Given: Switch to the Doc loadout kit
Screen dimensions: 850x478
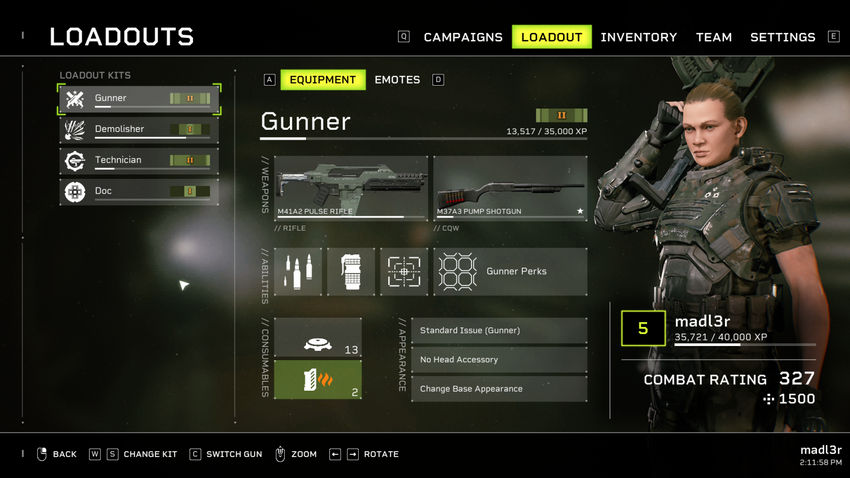Looking at the screenshot, I should point(139,192).
